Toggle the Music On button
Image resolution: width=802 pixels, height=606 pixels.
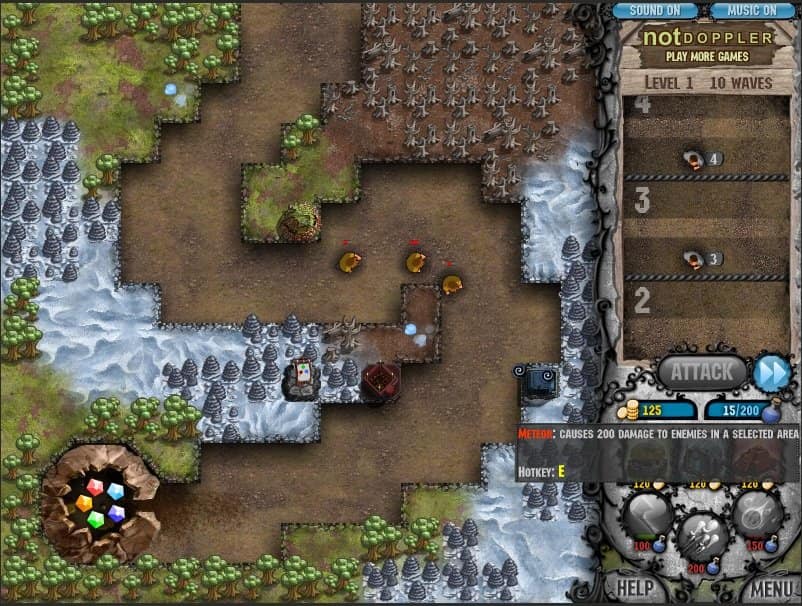(x=753, y=10)
